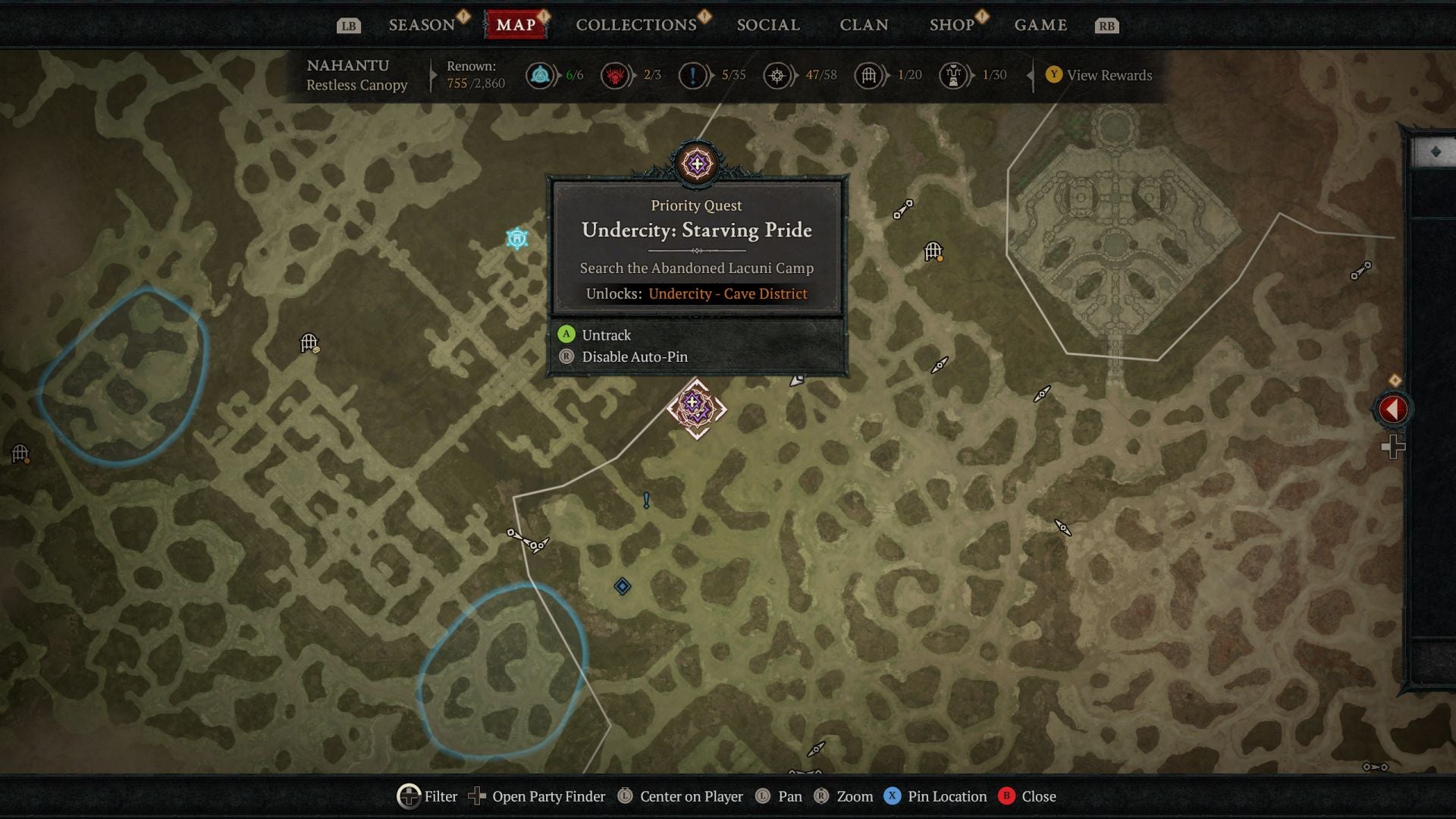Select the blue diamond marker on the map
1456x819 pixels.
coord(622,584)
